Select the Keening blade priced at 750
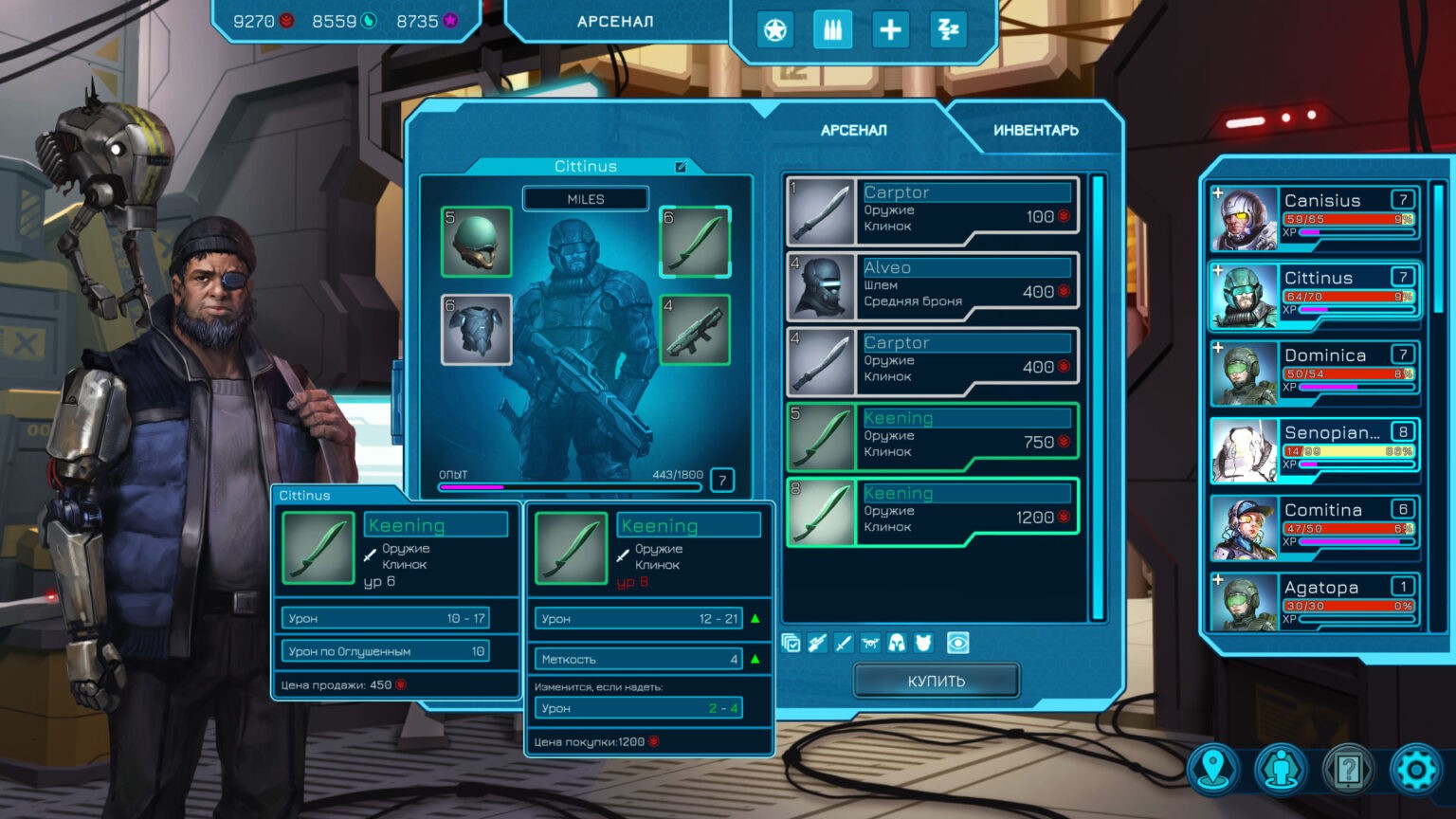1456x819 pixels. pyautogui.click(x=933, y=436)
